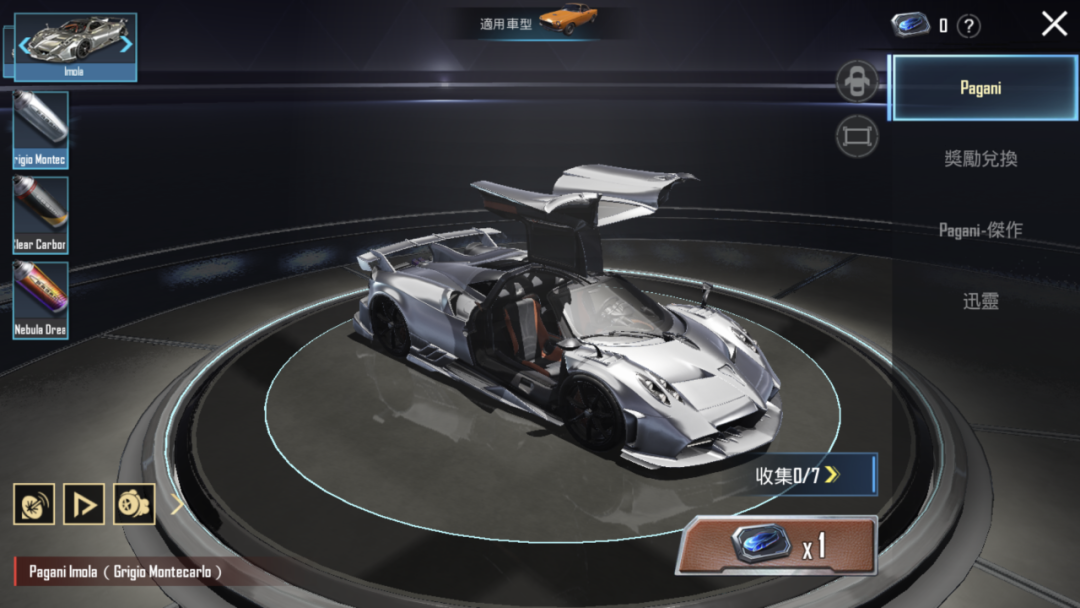Switch to the 獎勵兌換 tab

(980, 159)
